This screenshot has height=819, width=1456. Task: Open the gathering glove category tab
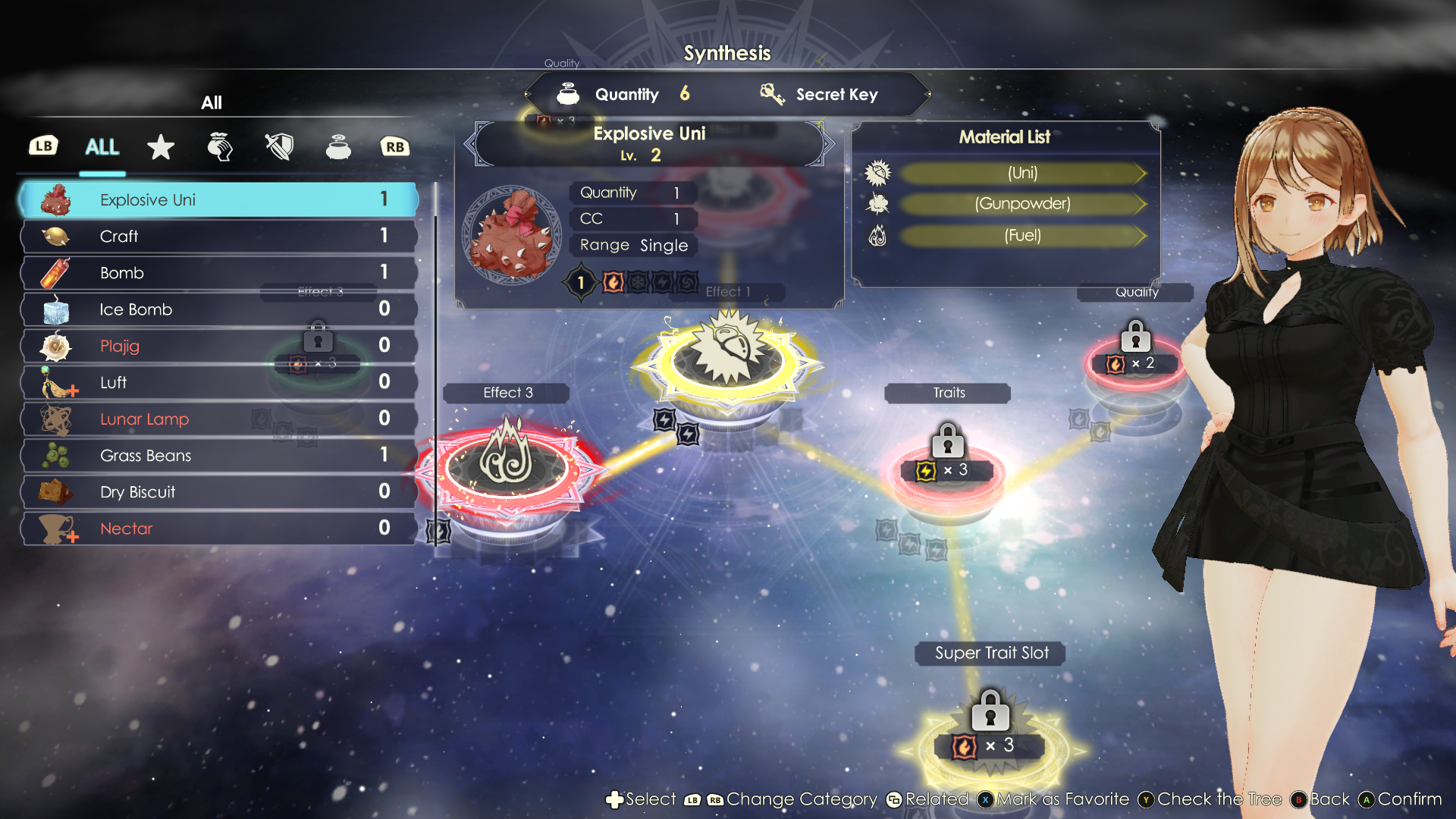tap(220, 147)
